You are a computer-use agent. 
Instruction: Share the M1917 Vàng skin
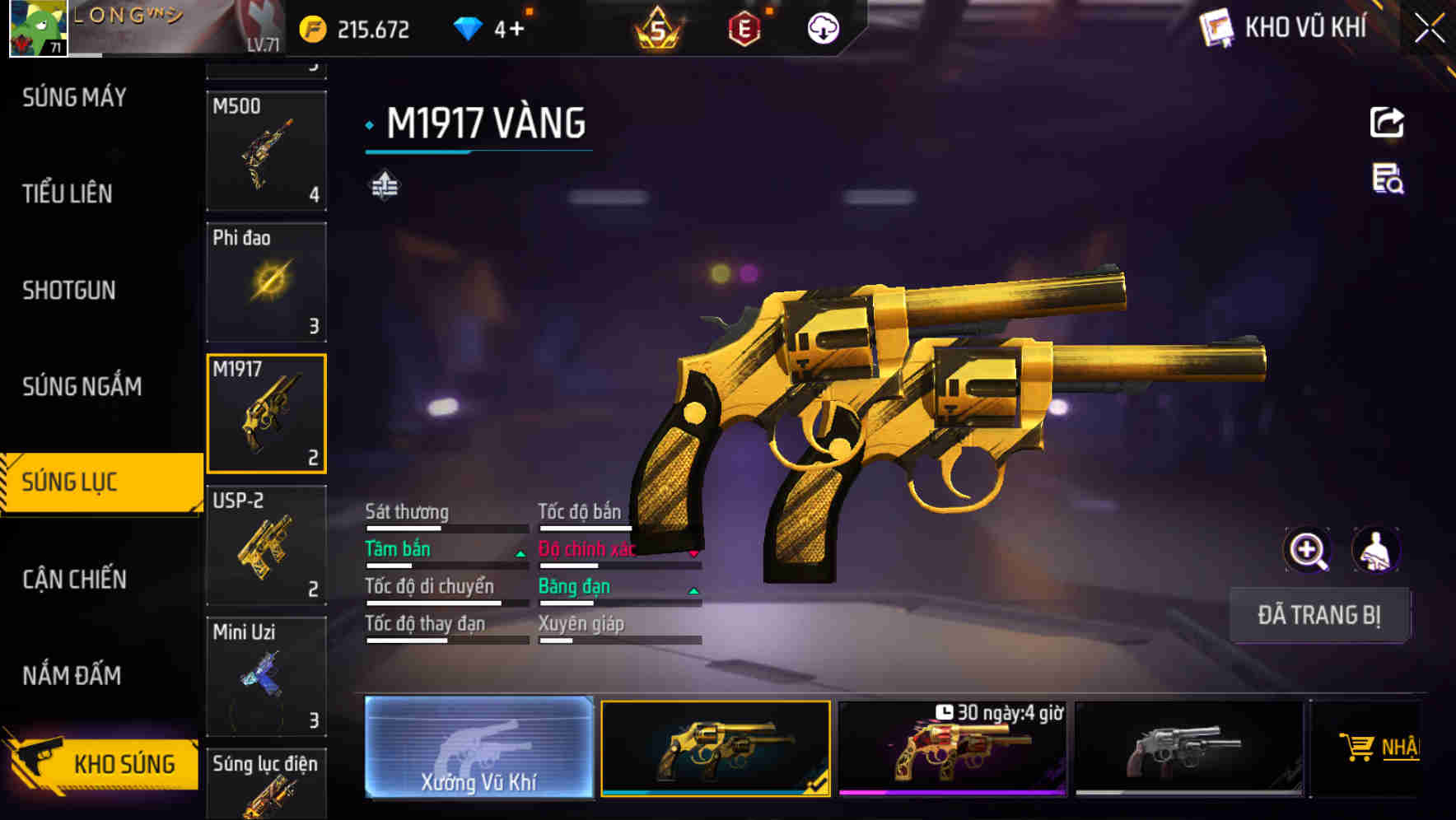click(x=1387, y=123)
